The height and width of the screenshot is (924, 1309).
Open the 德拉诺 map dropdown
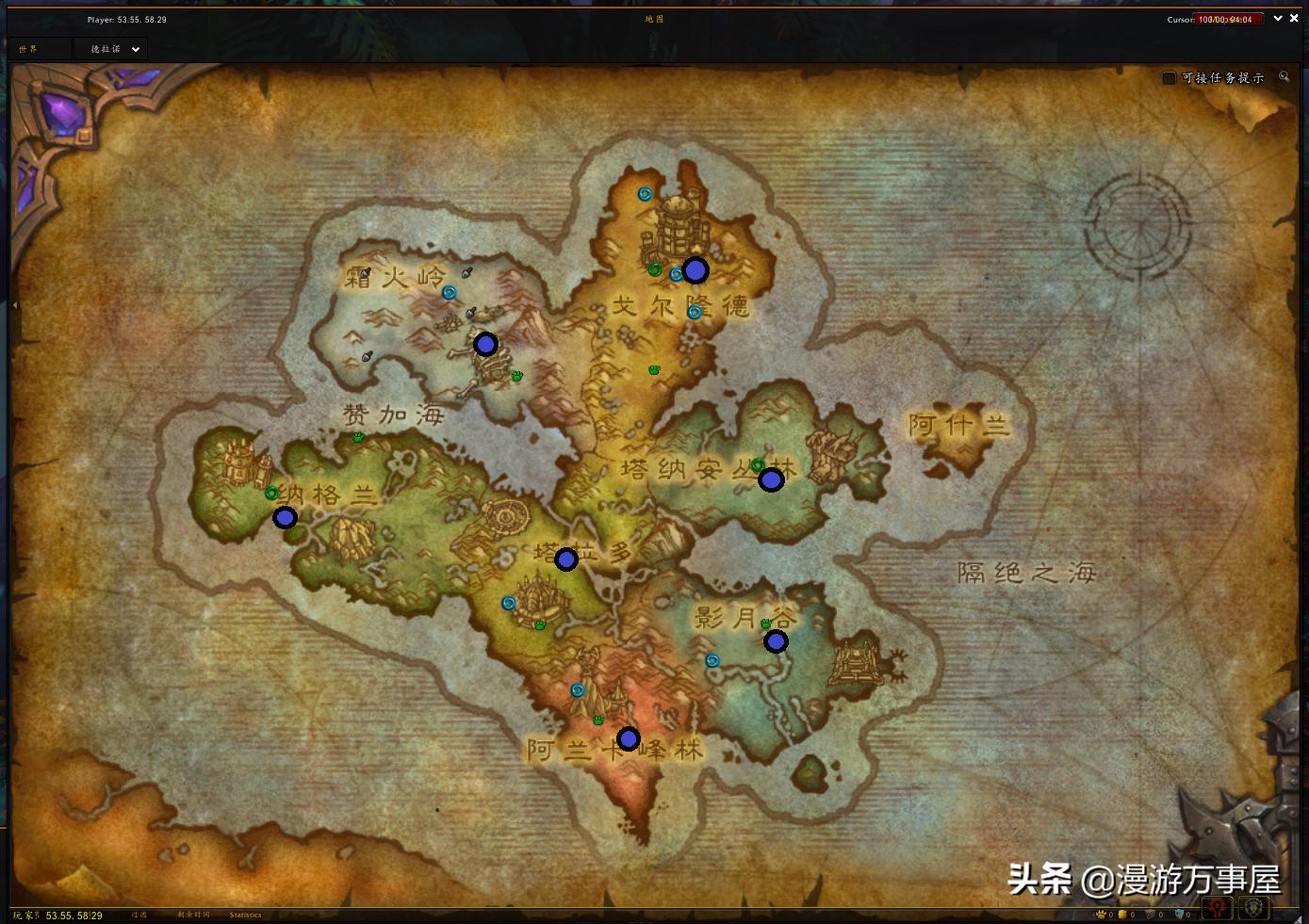(x=109, y=48)
